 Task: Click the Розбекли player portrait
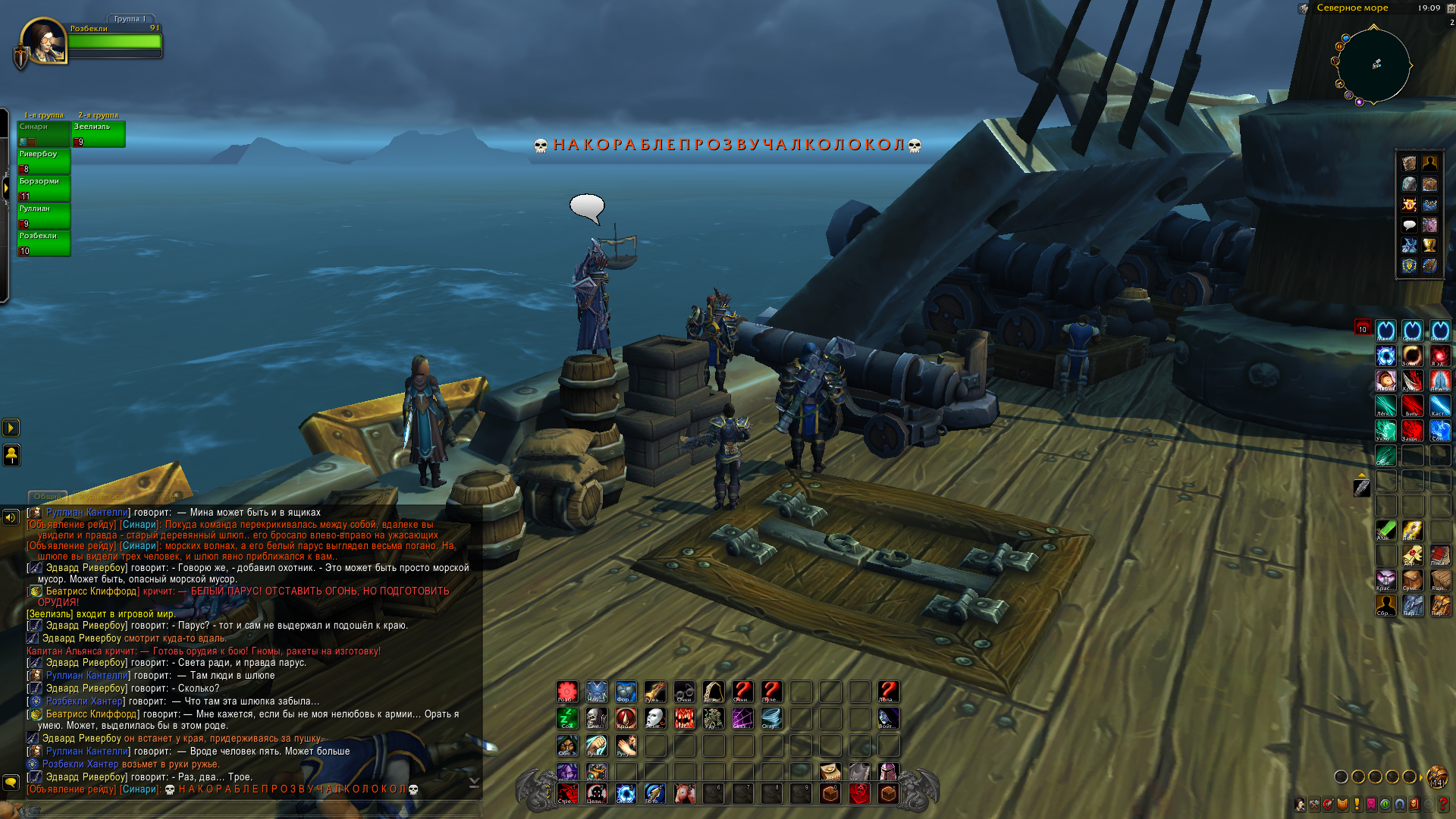point(44,41)
